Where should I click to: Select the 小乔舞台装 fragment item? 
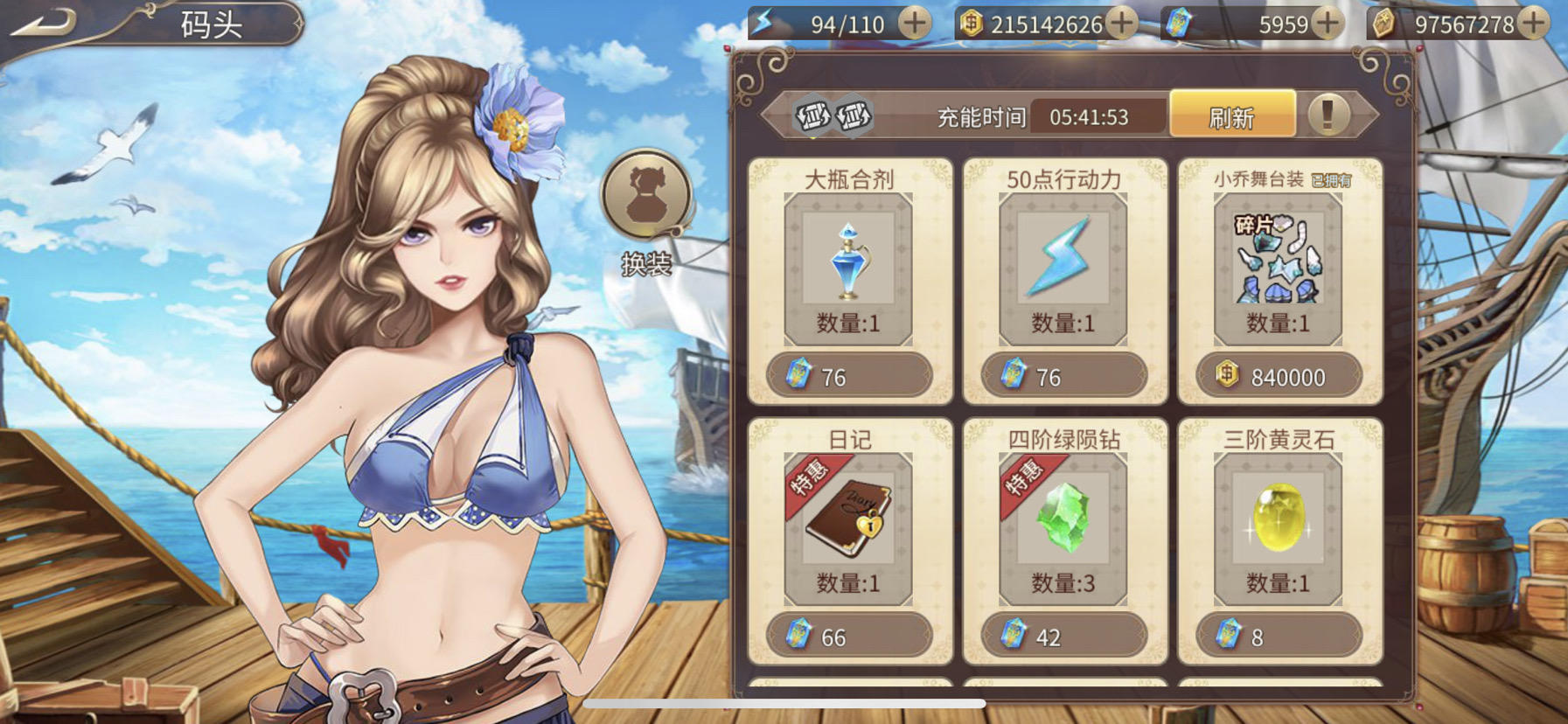1278,263
